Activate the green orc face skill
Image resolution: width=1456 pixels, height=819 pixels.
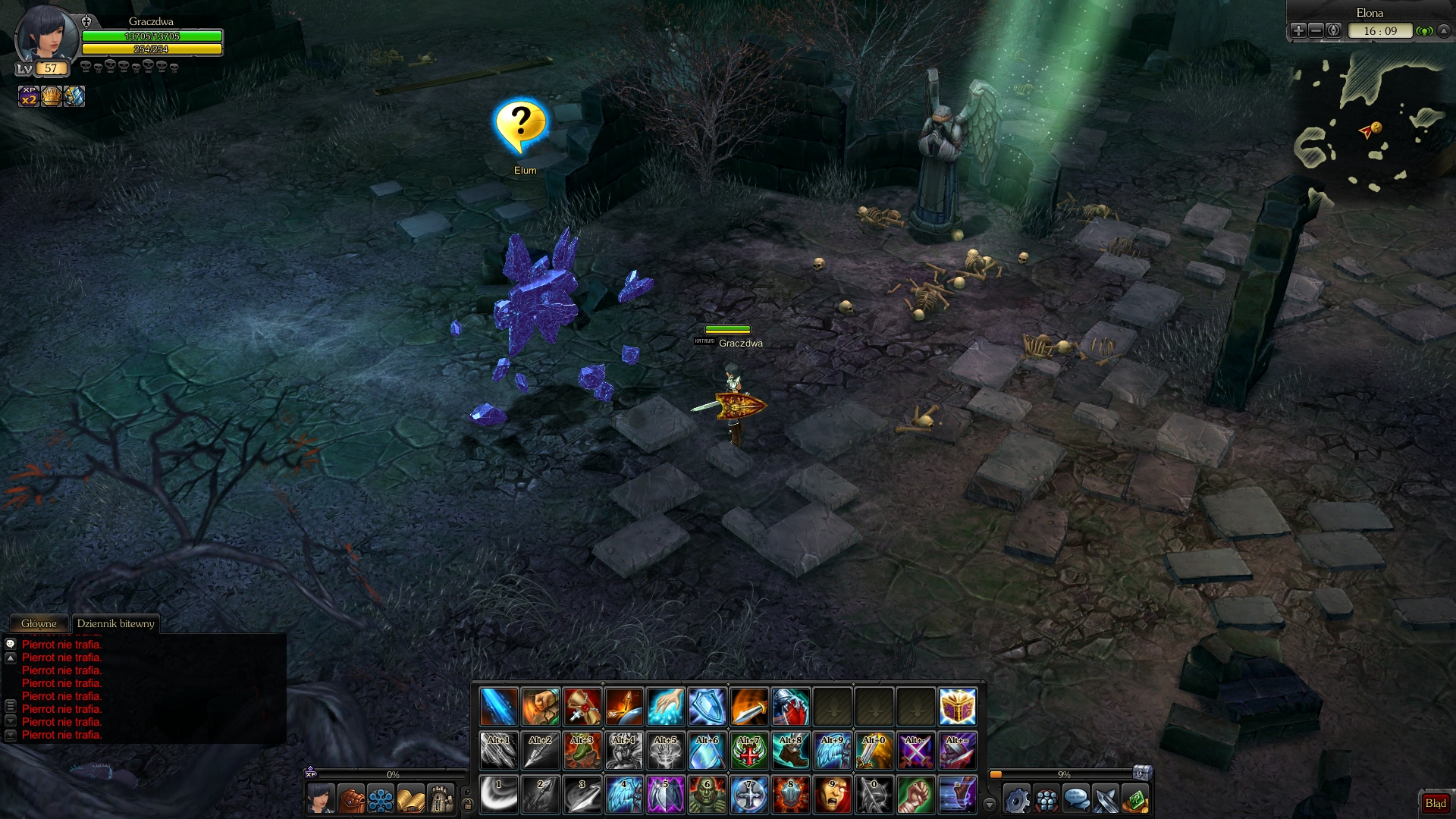pyautogui.click(x=707, y=795)
